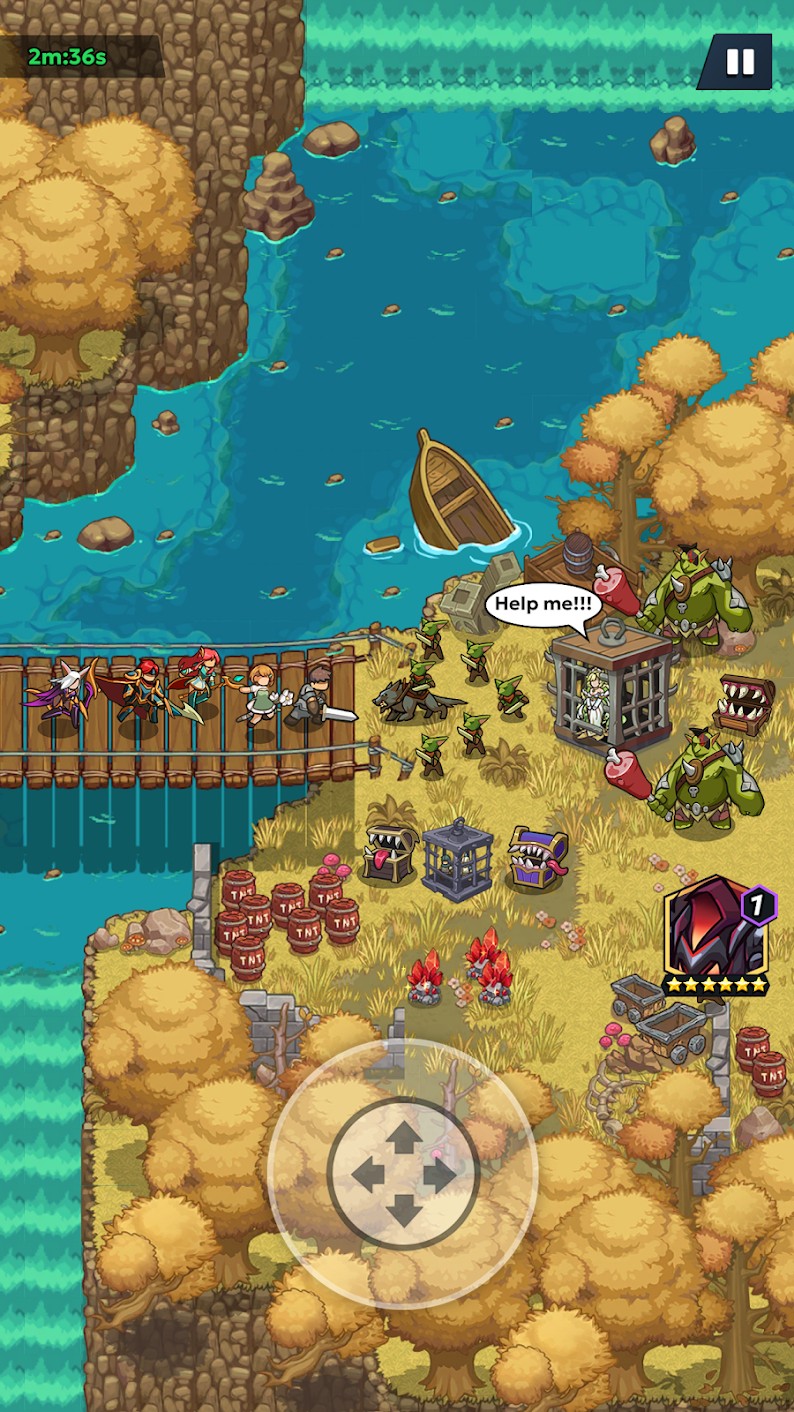The height and width of the screenshot is (1412, 794).
Task: Tap the left arrow on the movement pad
Action: (x=366, y=1175)
